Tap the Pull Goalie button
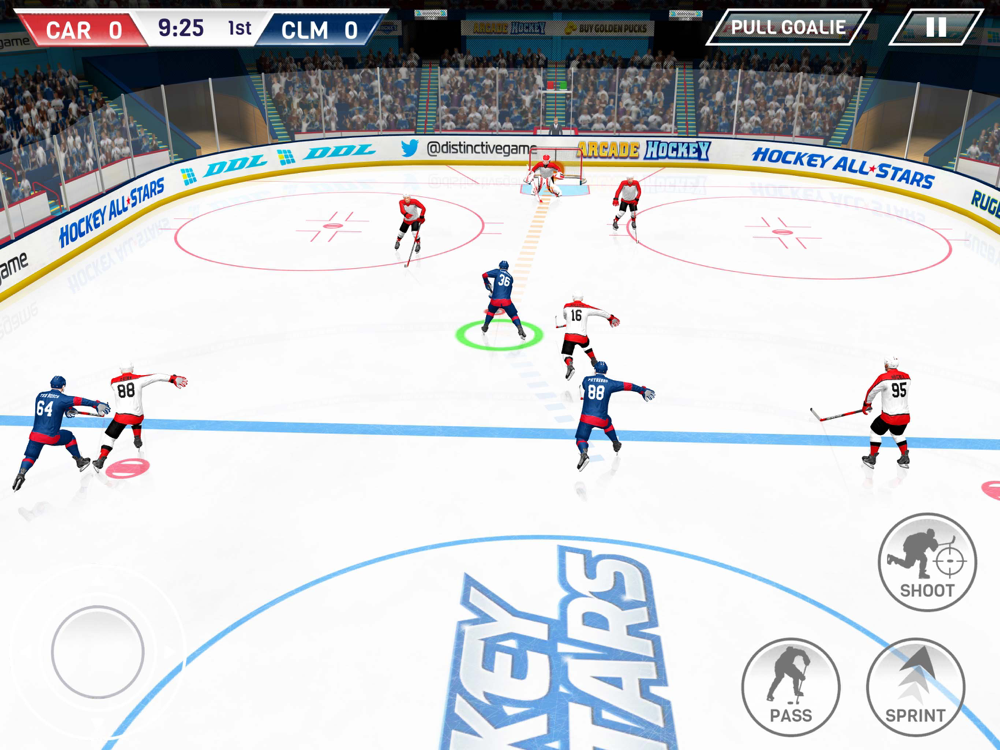1000x750 pixels. (x=788, y=27)
